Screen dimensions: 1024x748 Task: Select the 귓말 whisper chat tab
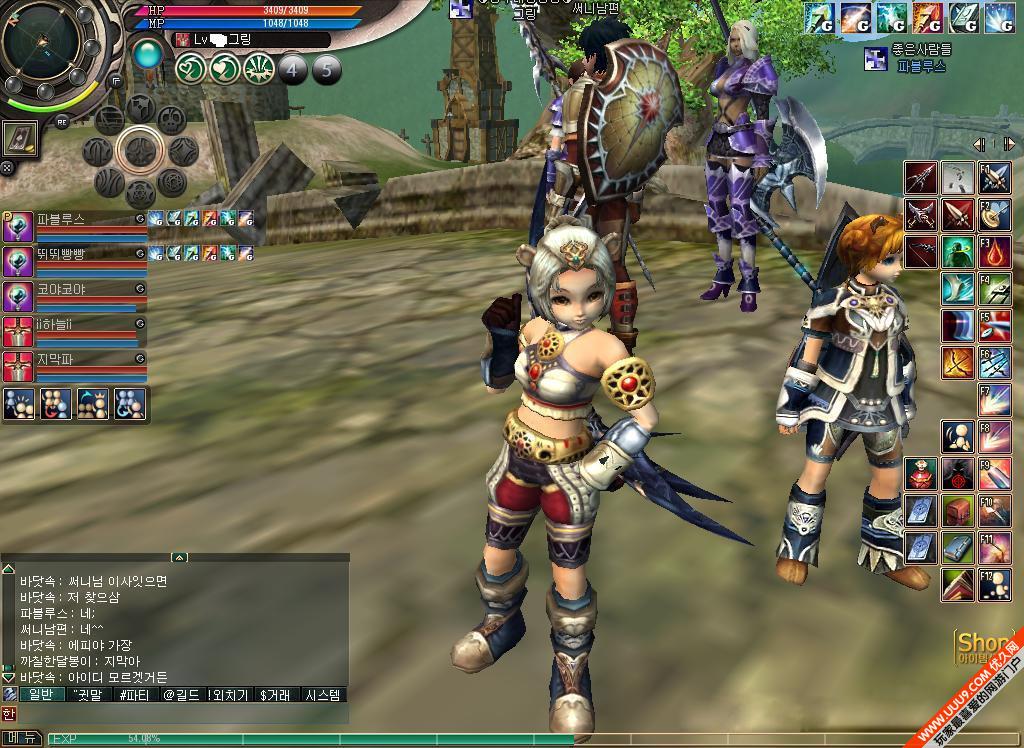click(88, 695)
